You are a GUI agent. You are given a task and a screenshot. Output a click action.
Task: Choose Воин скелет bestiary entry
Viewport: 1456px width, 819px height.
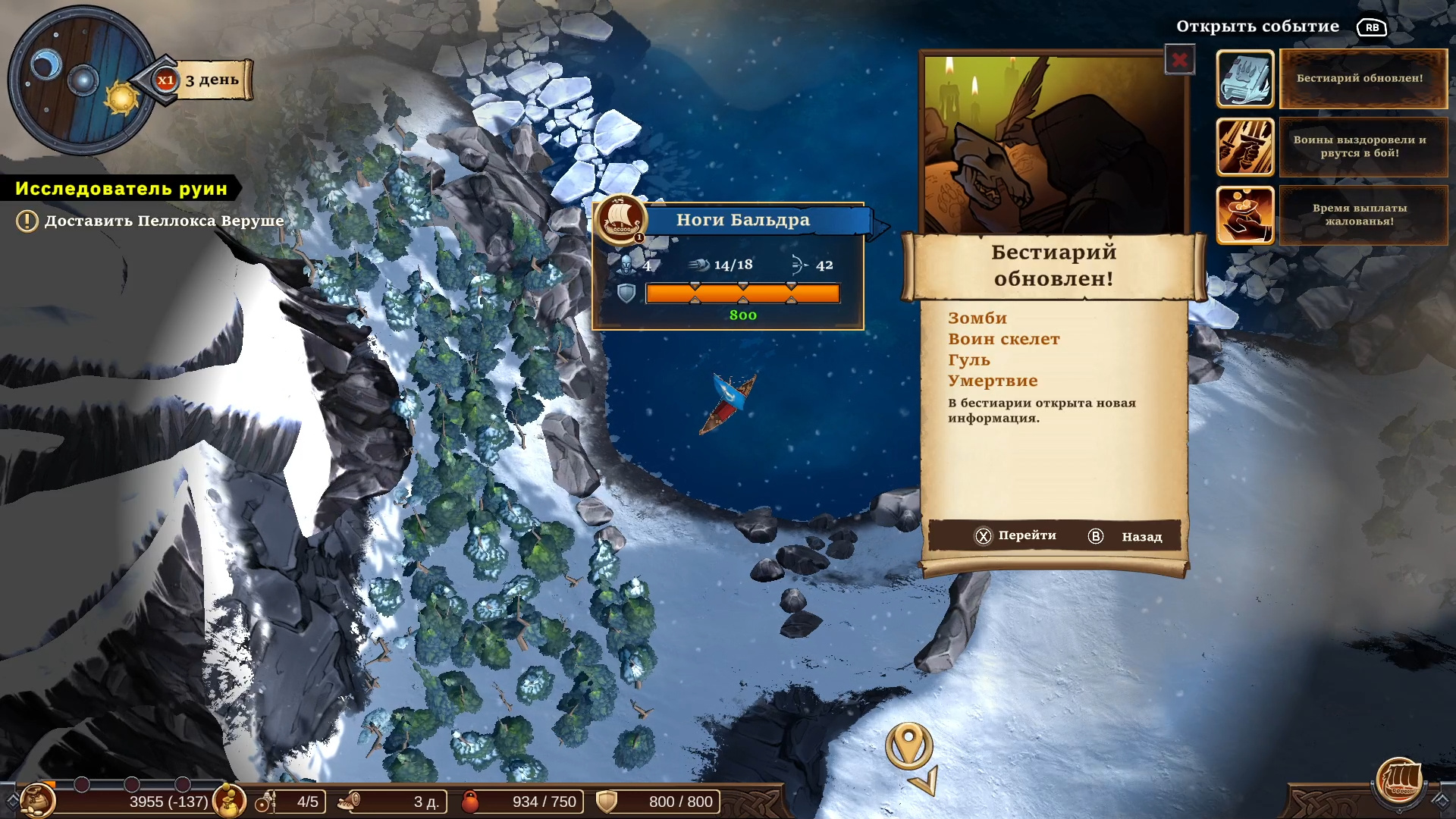1003,339
